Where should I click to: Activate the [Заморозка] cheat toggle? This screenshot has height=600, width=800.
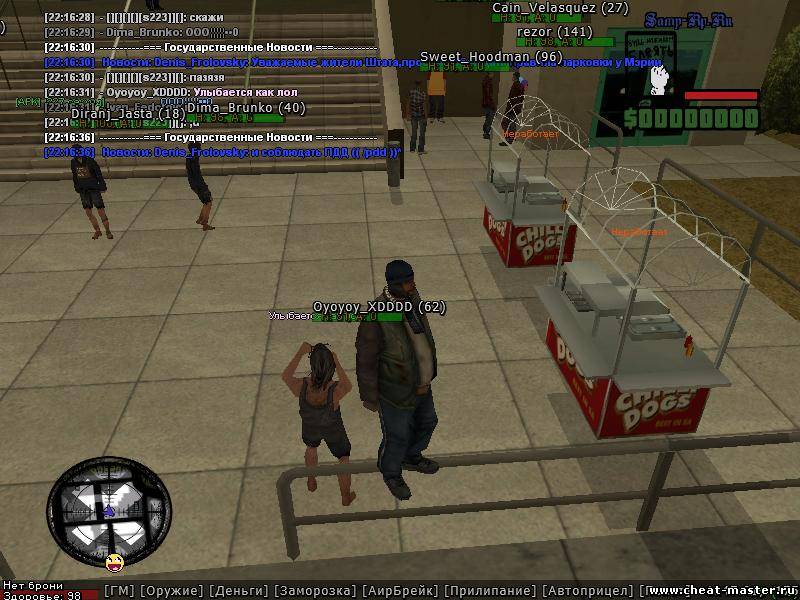314,591
